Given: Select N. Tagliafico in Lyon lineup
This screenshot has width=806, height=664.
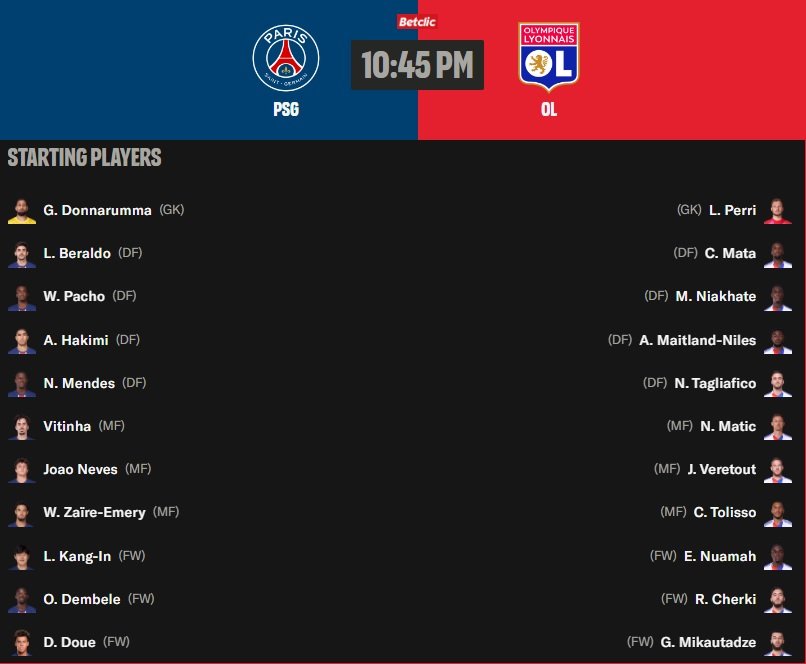Looking at the screenshot, I should click(x=715, y=383).
